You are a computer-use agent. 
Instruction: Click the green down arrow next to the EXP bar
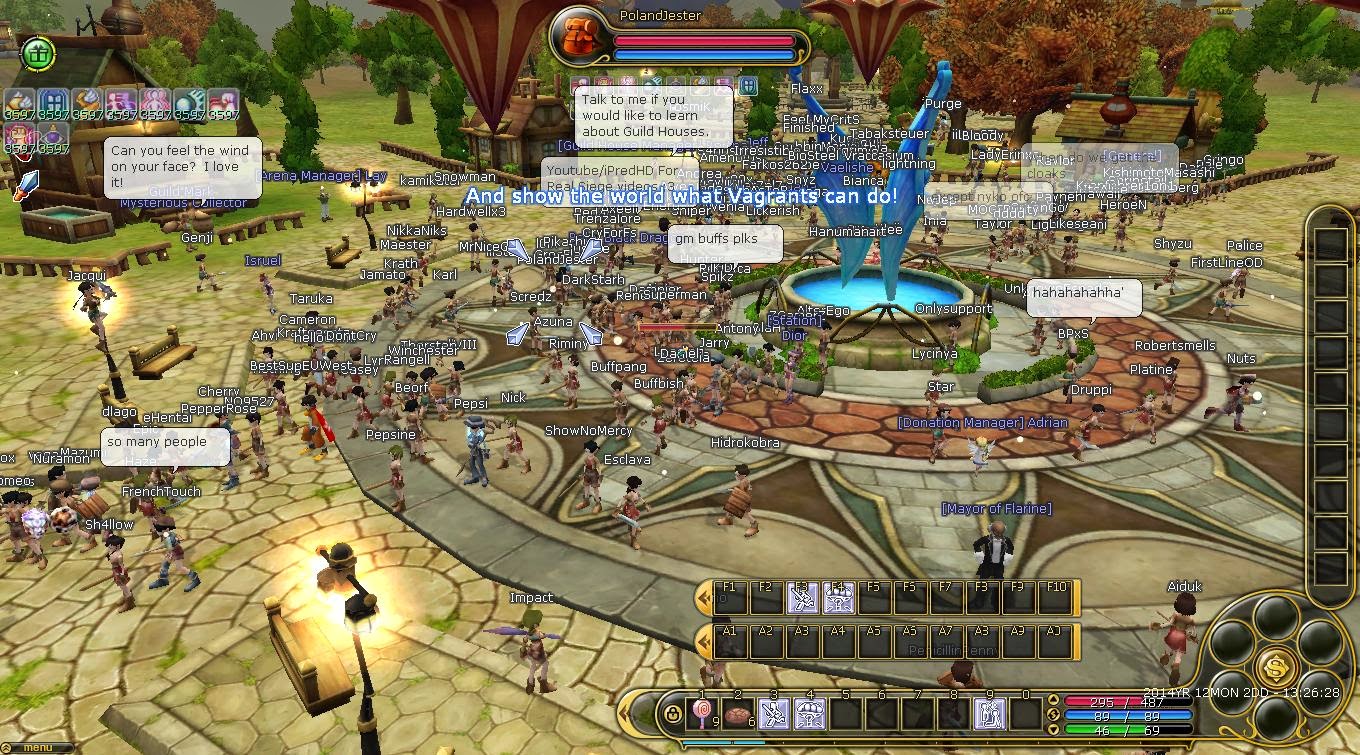point(1054,728)
